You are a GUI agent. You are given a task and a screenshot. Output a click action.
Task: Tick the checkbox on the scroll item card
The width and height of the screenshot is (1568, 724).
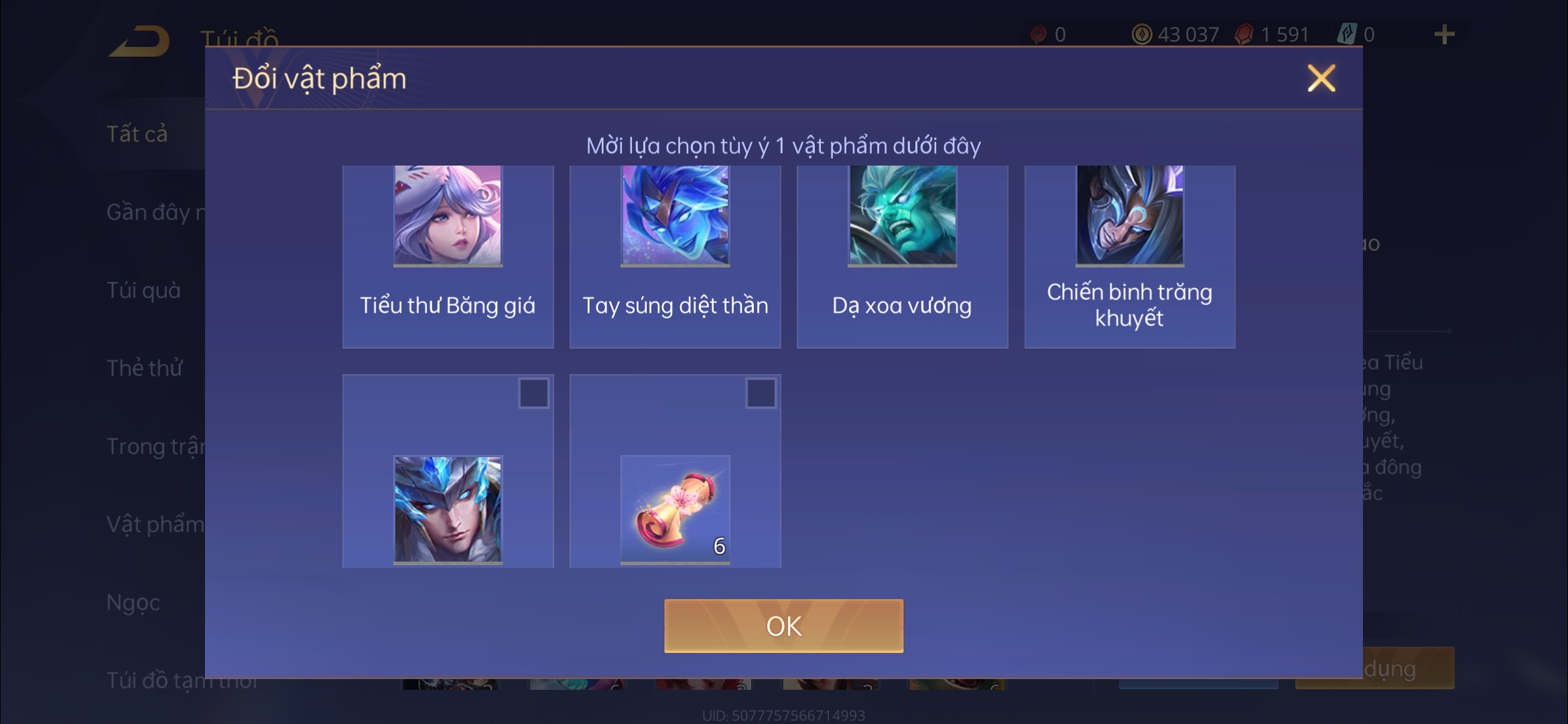pos(761,393)
